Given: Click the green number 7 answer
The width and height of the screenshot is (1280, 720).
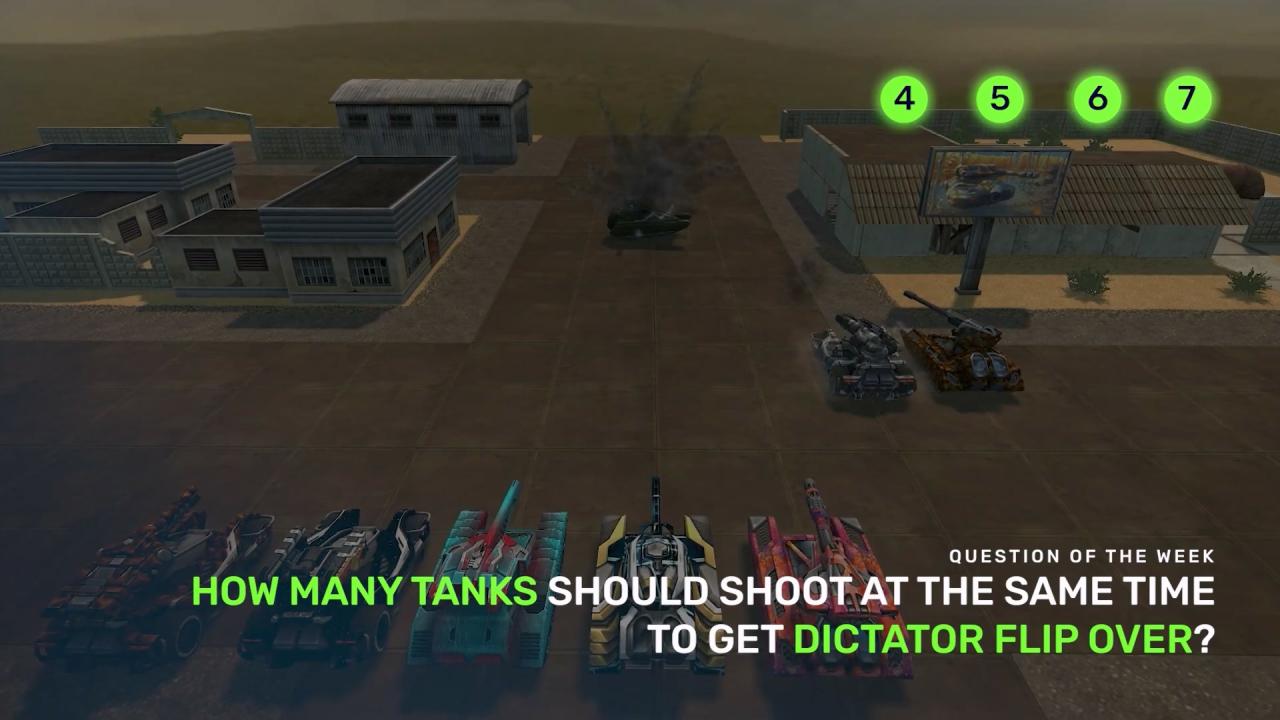Looking at the screenshot, I should (1186, 99).
